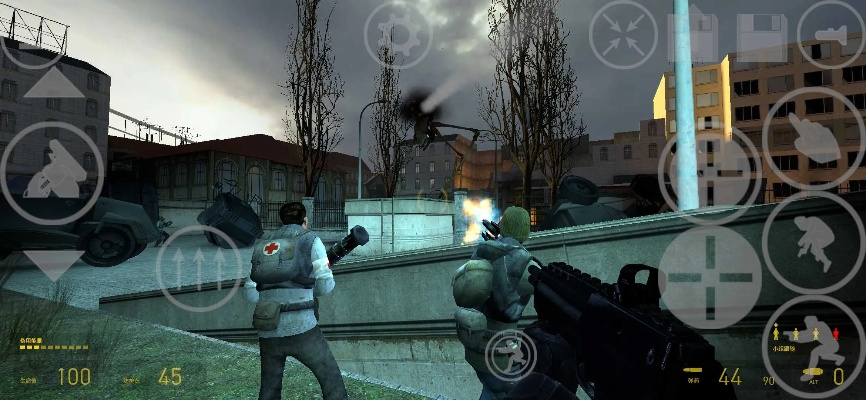Open the gear settings button
866x400 pixels.
coord(398,35)
